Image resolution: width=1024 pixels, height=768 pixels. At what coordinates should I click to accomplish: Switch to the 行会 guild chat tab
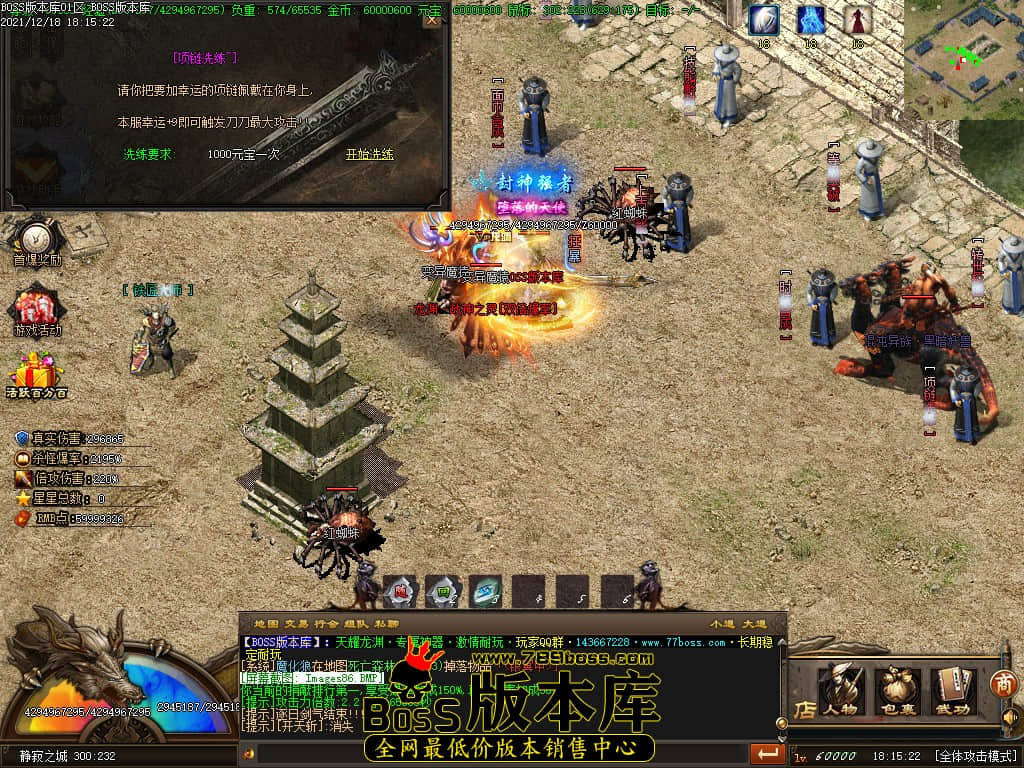tap(327, 623)
